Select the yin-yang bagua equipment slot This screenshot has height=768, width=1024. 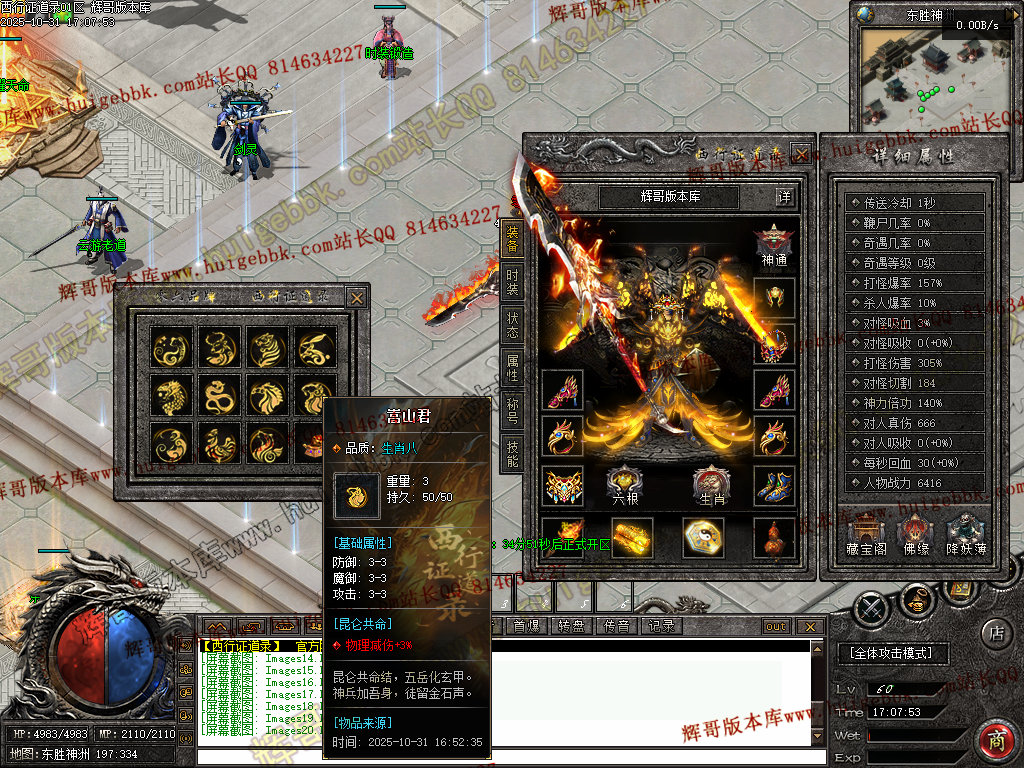(703, 537)
